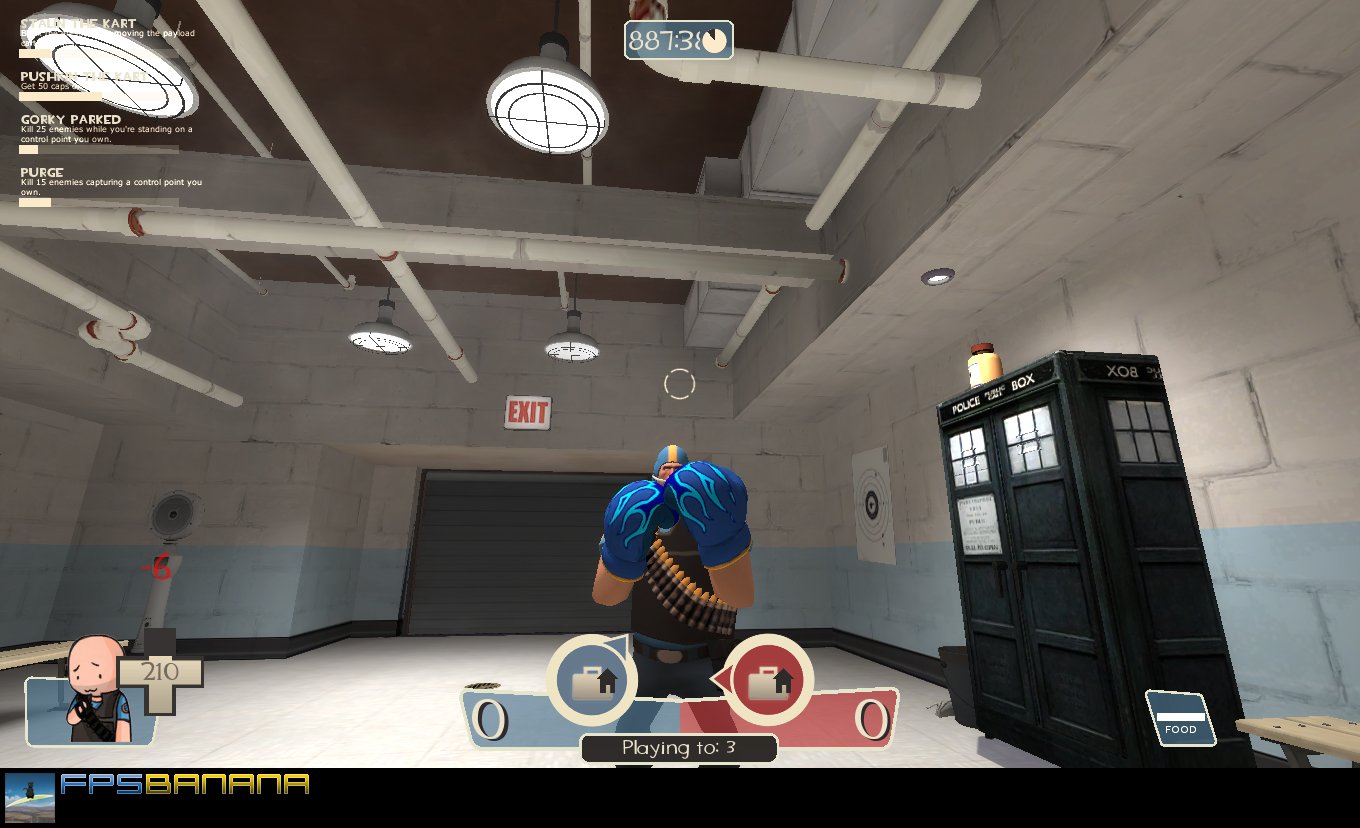Click the FOOD sign
Image resolution: width=1360 pixels, height=828 pixels.
click(1181, 715)
